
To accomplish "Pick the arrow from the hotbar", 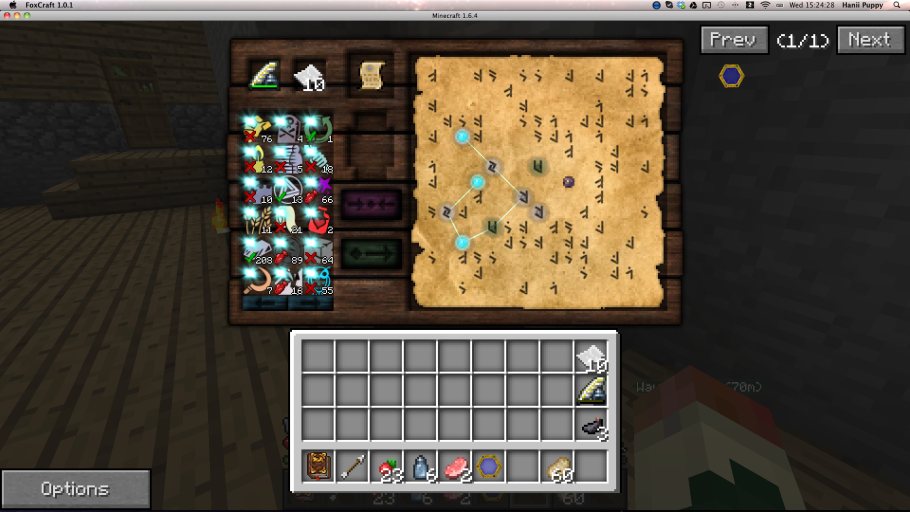I will tap(353, 466).
